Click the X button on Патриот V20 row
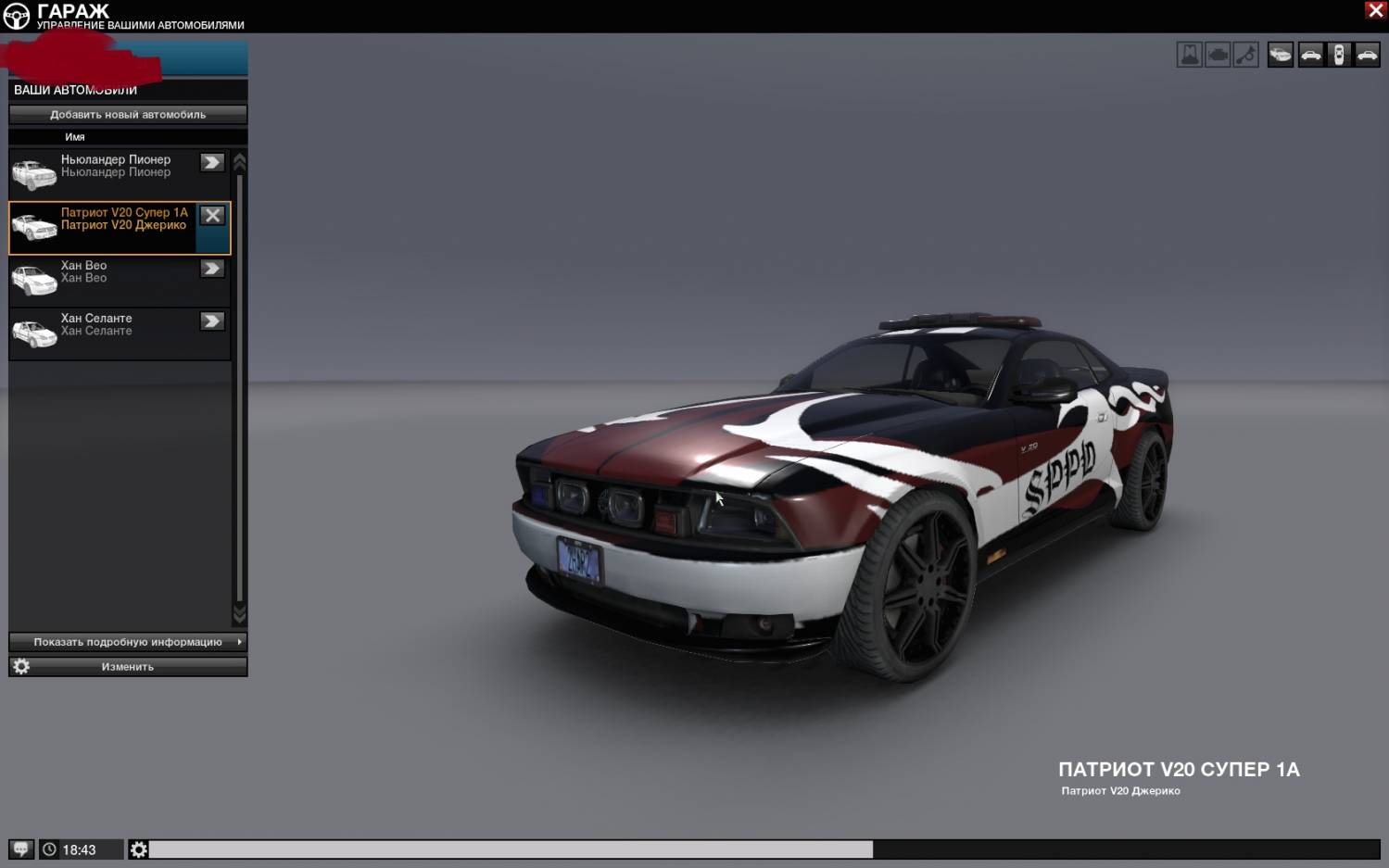1389x868 pixels. click(x=212, y=216)
